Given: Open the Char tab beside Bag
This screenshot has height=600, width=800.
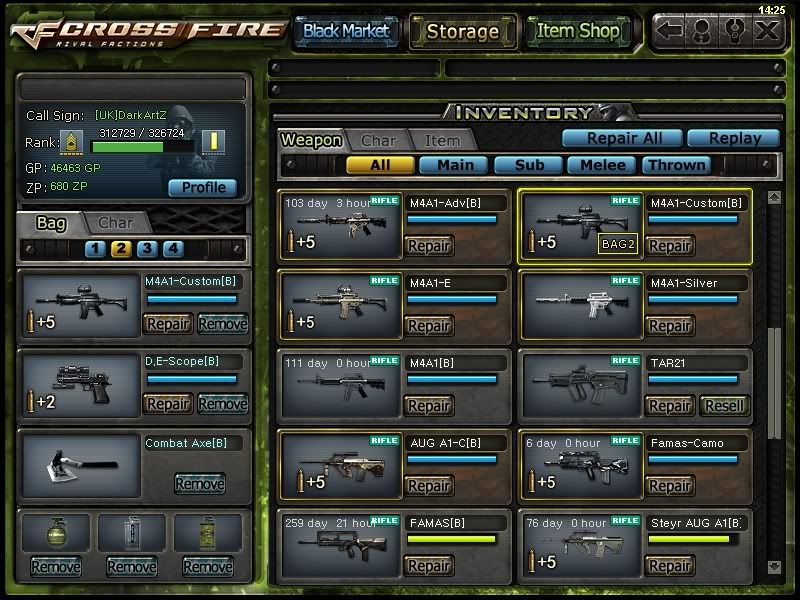Looking at the screenshot, I should click(115, 222).
